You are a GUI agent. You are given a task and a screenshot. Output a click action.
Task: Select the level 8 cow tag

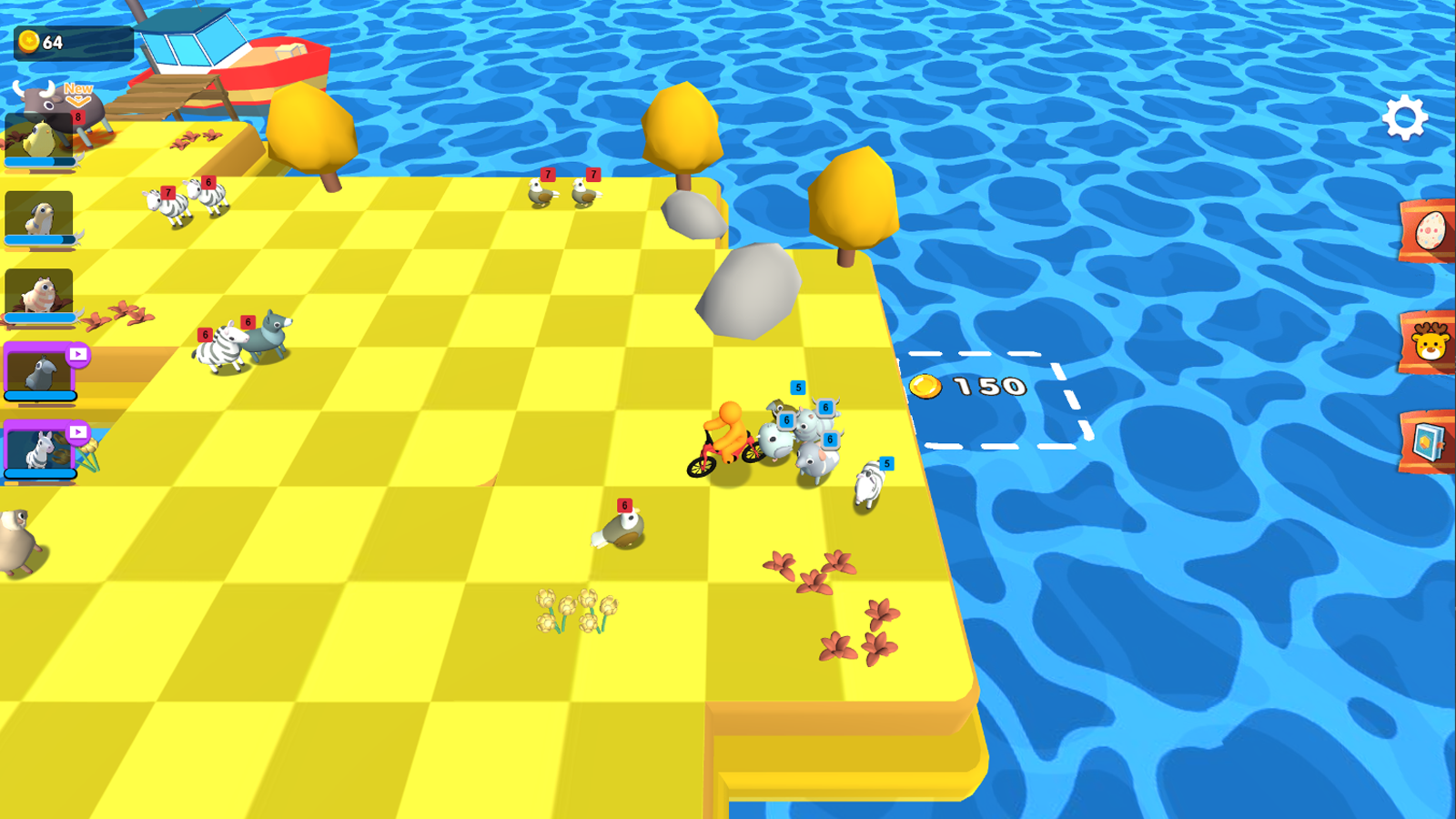[77, 118]
